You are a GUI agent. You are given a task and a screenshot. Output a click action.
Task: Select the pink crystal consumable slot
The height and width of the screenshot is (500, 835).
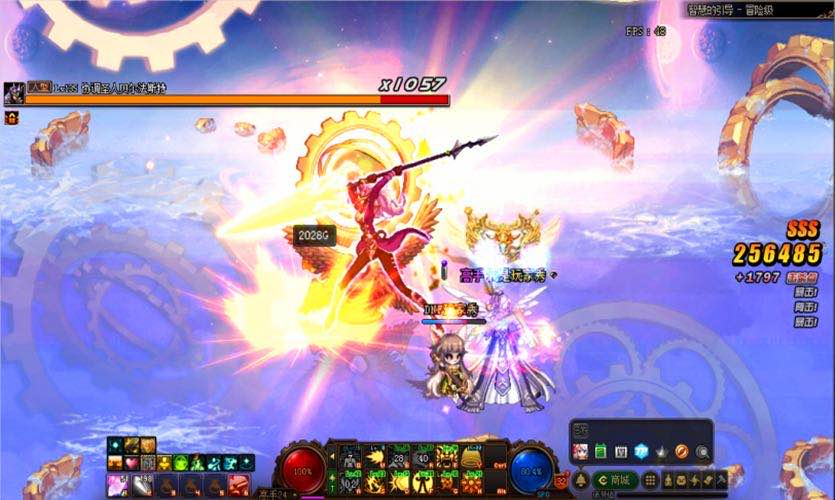pos(116,484)
